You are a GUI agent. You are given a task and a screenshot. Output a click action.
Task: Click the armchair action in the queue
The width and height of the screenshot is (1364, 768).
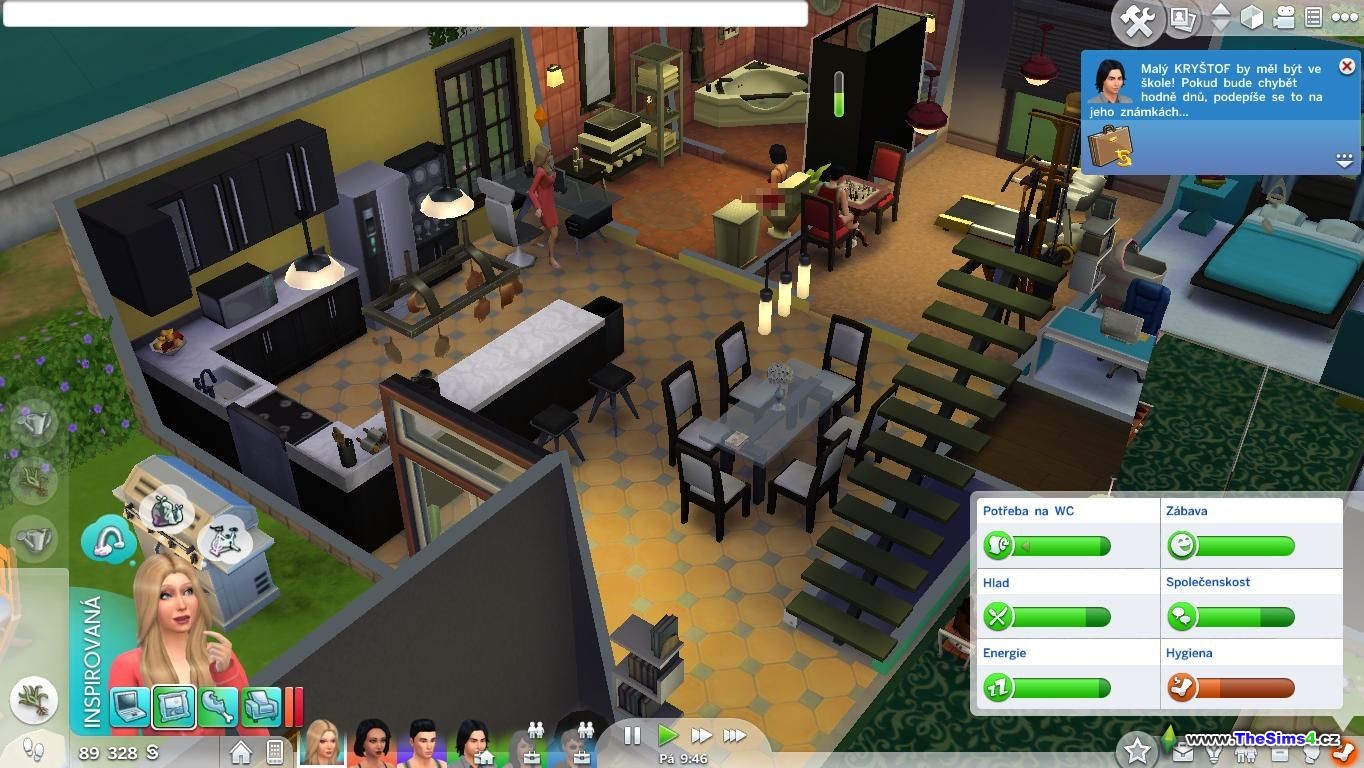[261, 707]
